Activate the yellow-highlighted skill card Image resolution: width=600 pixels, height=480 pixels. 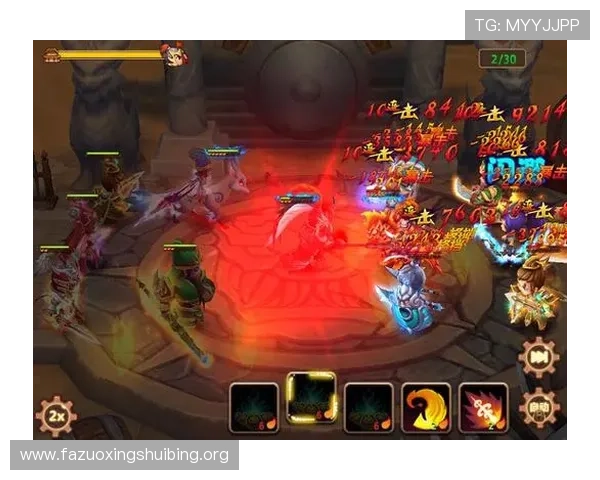coord(311,398)
